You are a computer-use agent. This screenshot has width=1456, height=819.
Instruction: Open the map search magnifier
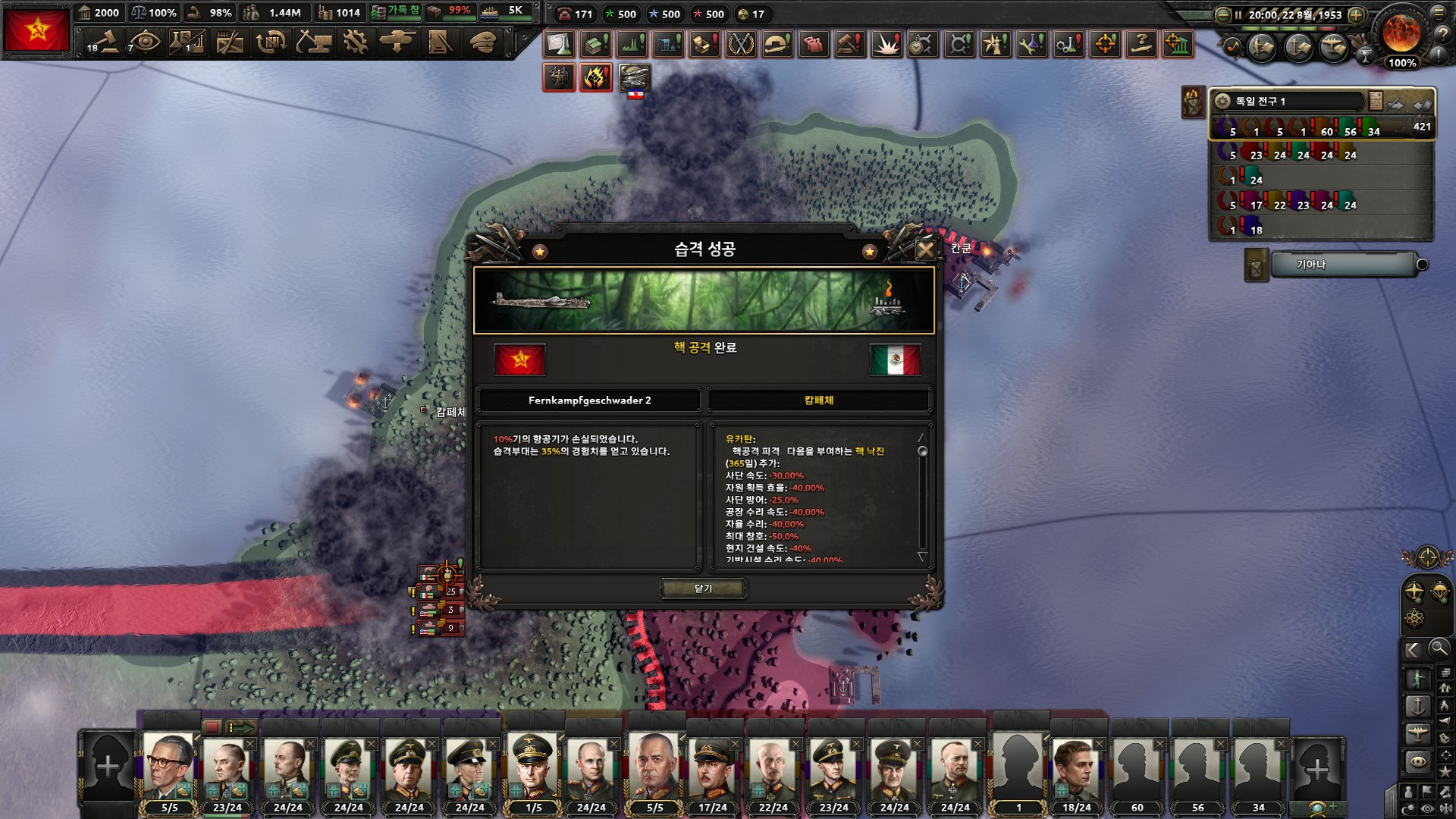click(1439, 648)
